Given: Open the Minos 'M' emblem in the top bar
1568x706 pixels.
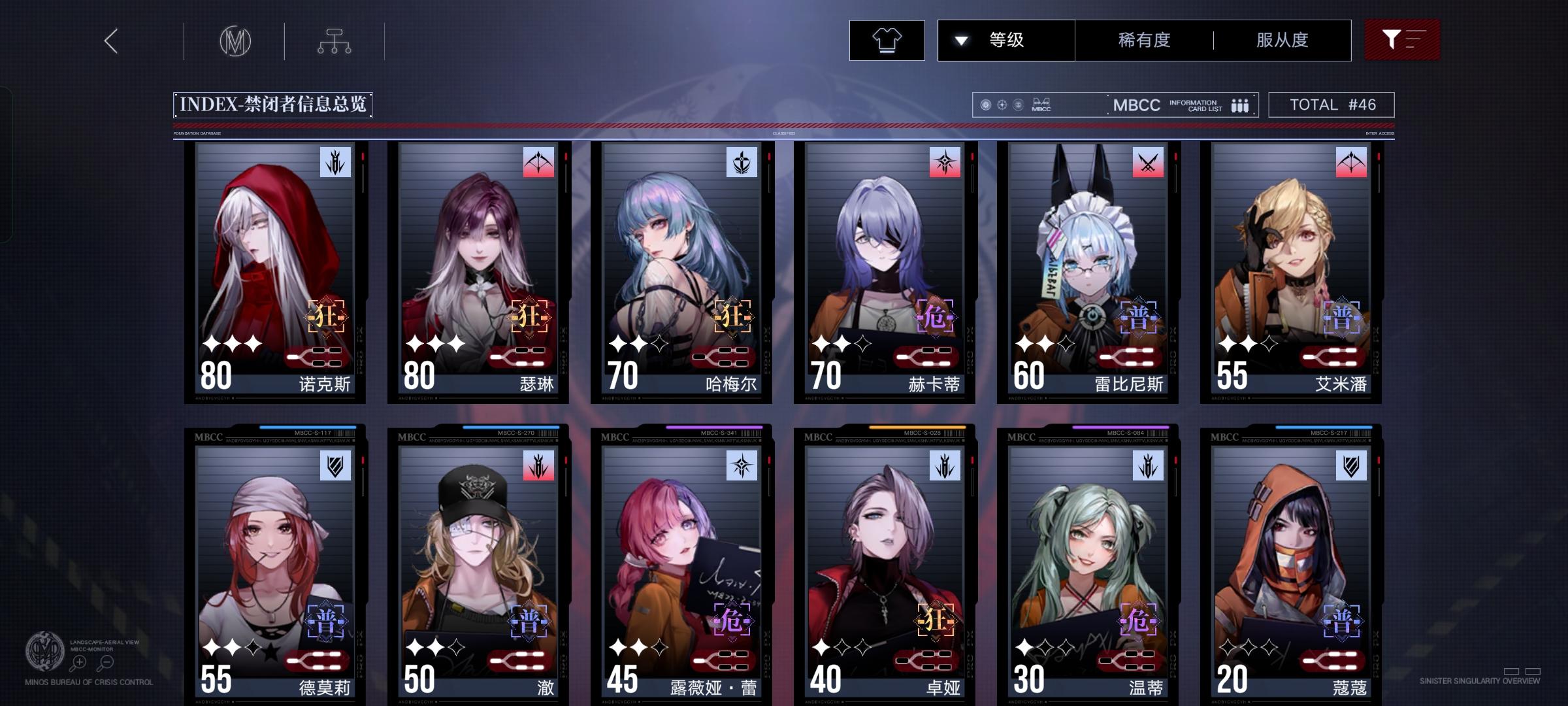Looking at the screenshot, I should [x=237, y=41].
